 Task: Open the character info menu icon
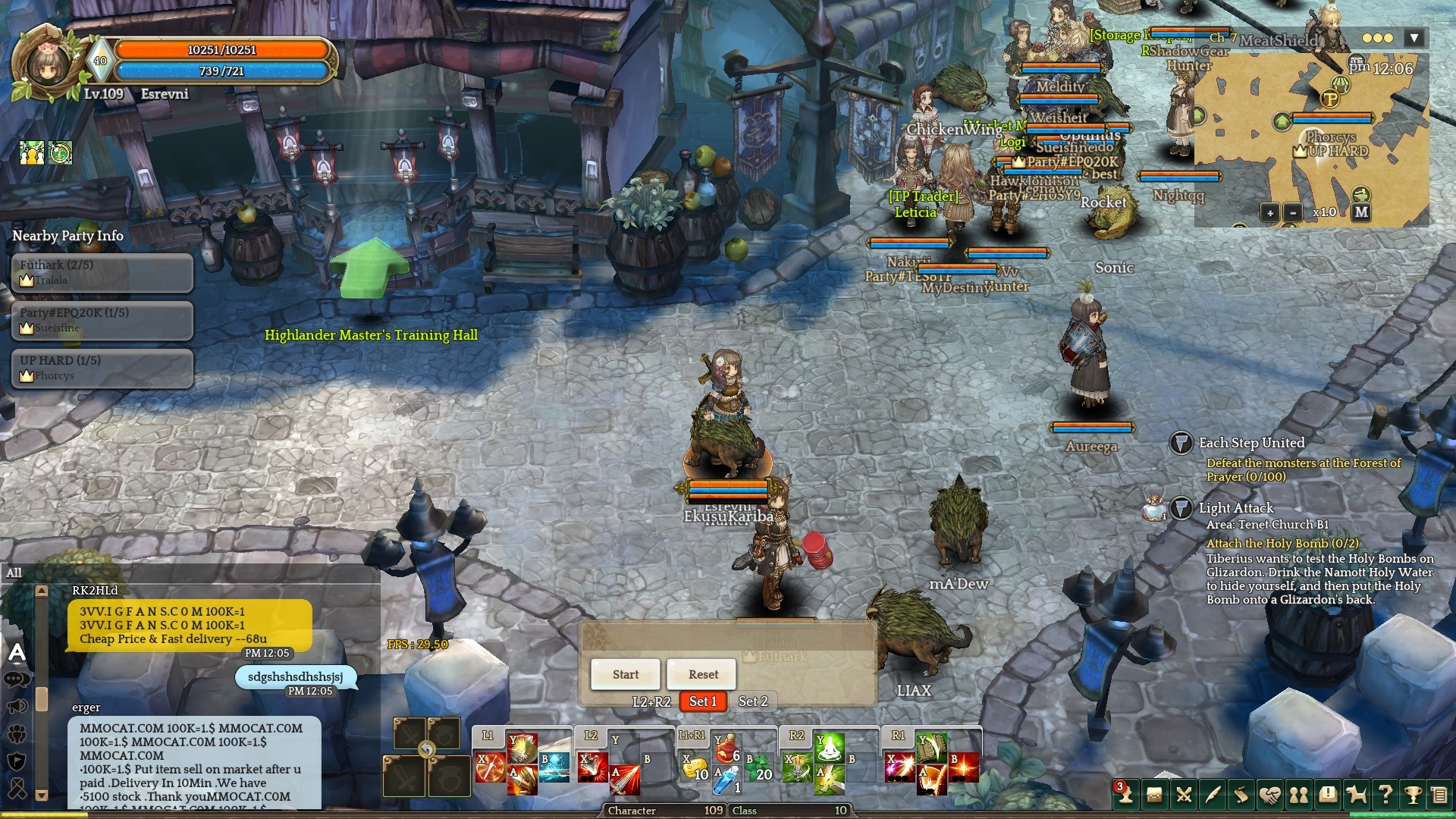click(1125, 794)
